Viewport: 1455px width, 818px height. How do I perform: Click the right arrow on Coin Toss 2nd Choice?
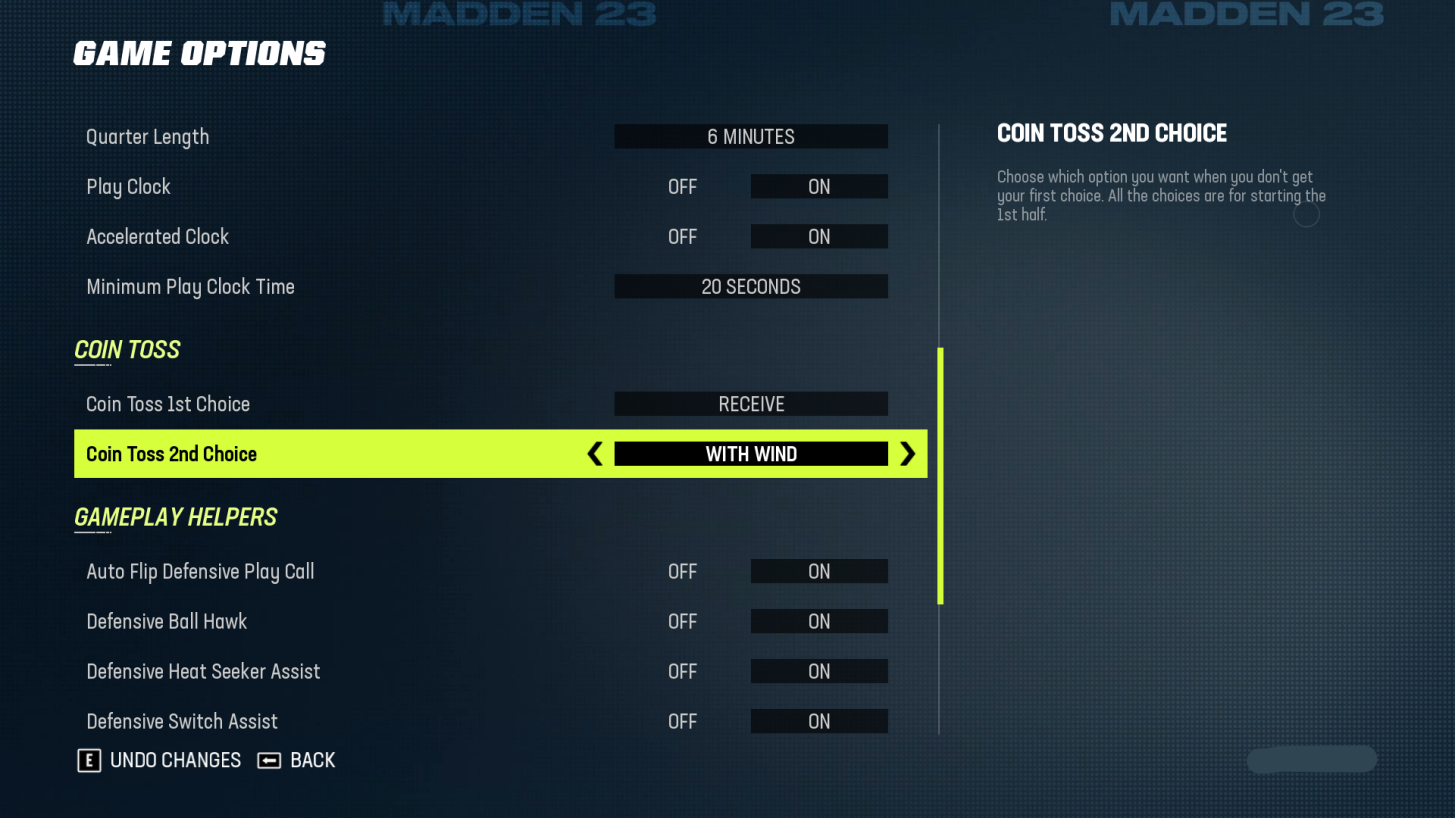[908, 453]
